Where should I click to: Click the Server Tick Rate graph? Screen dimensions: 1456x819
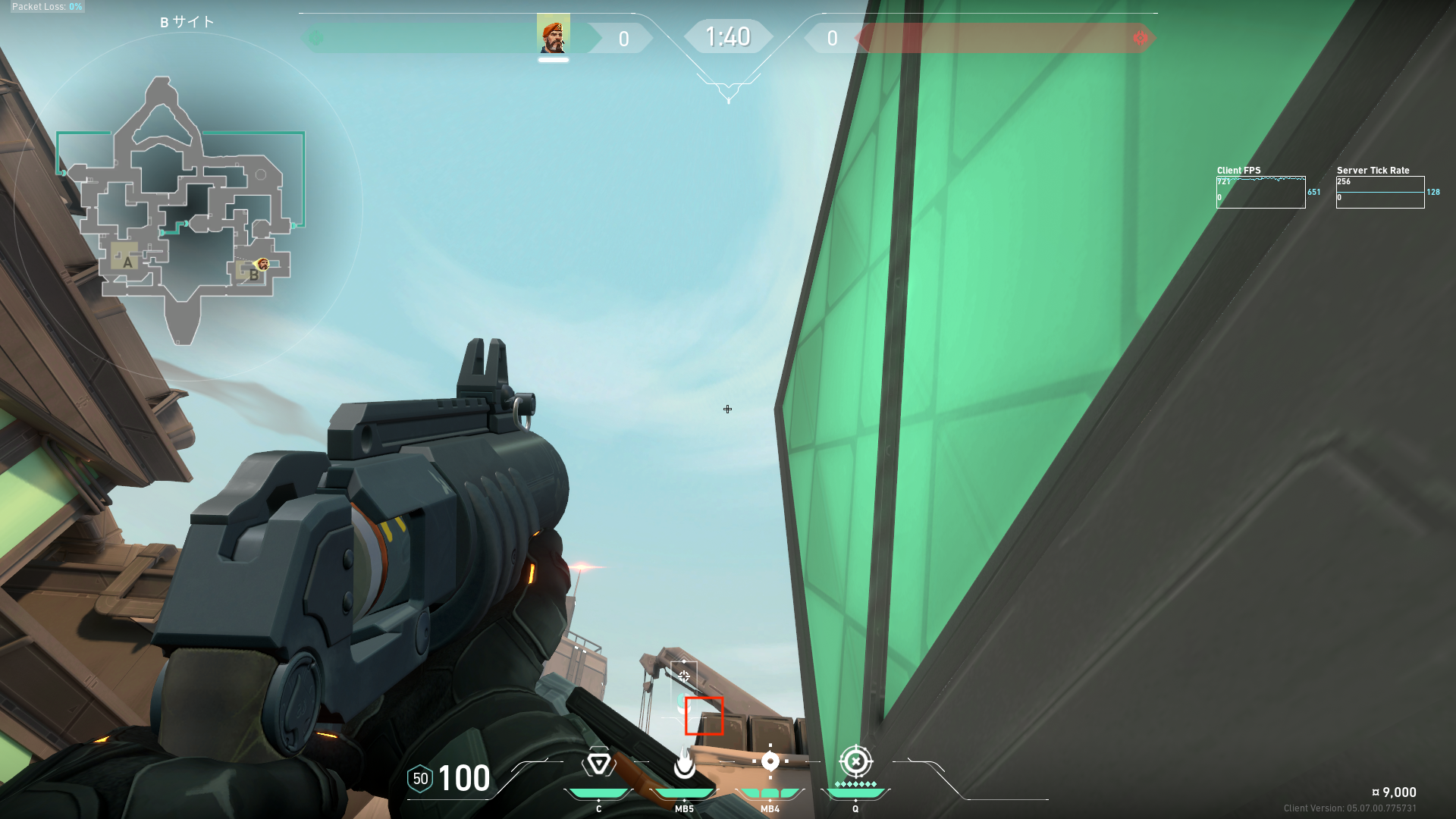(x=1379, y=193)
